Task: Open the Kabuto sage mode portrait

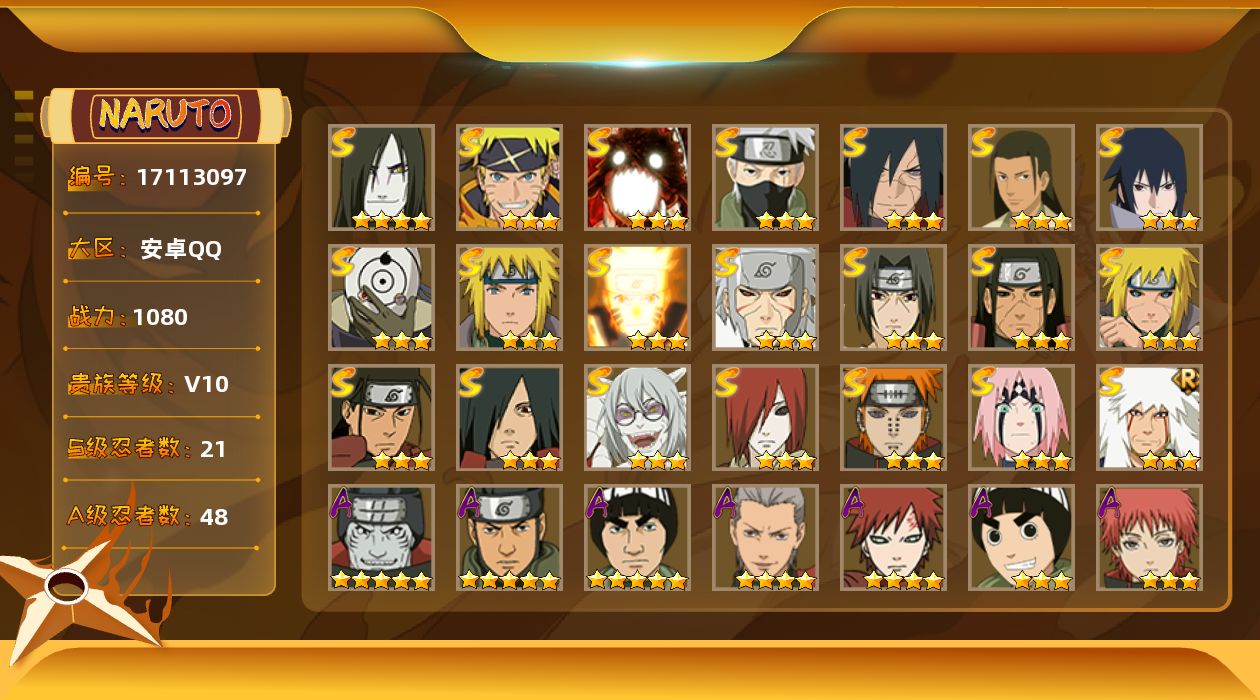Action: [x=637, y=417]
